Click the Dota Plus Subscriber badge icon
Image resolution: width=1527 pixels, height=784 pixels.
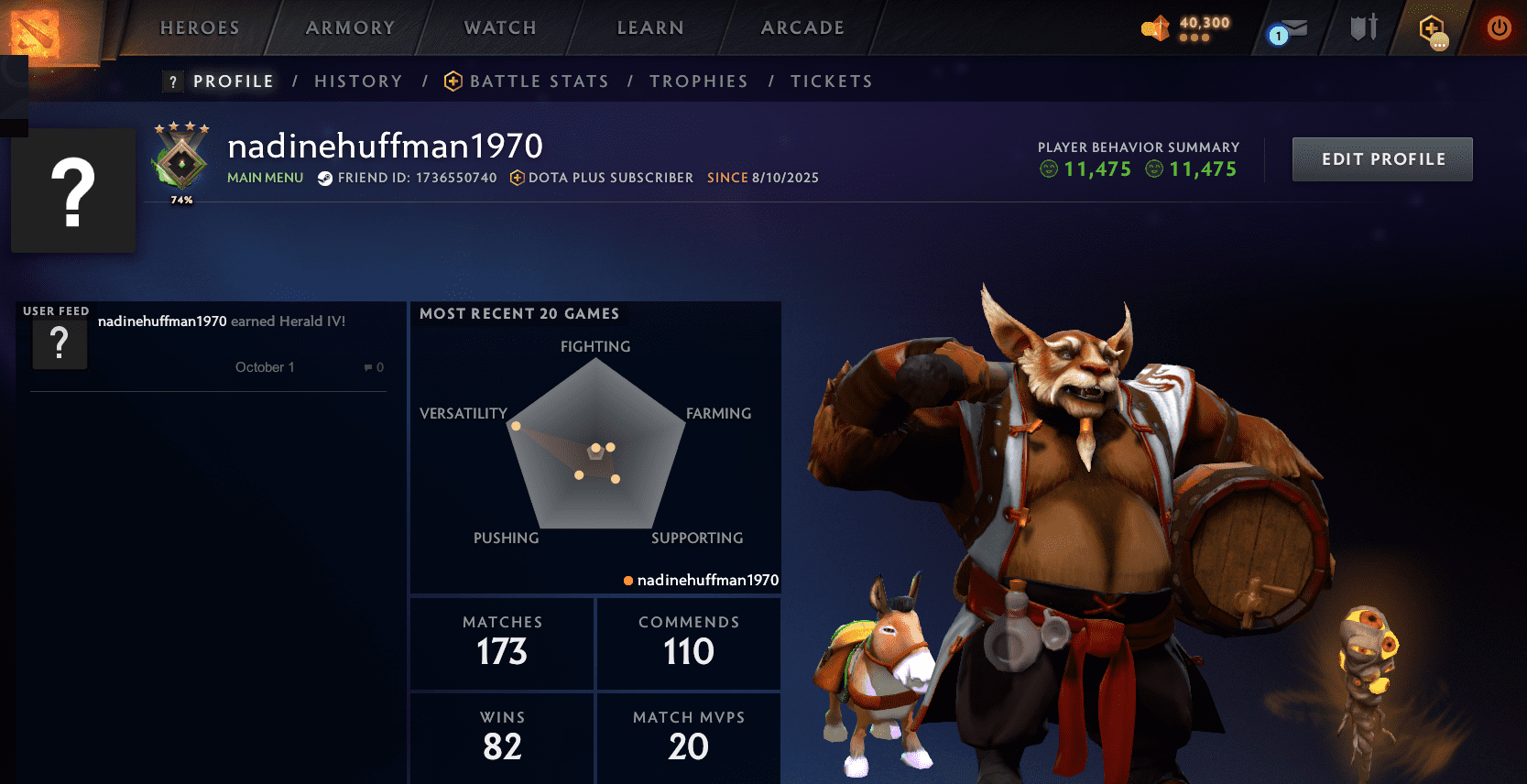click(x=519, y=179)
